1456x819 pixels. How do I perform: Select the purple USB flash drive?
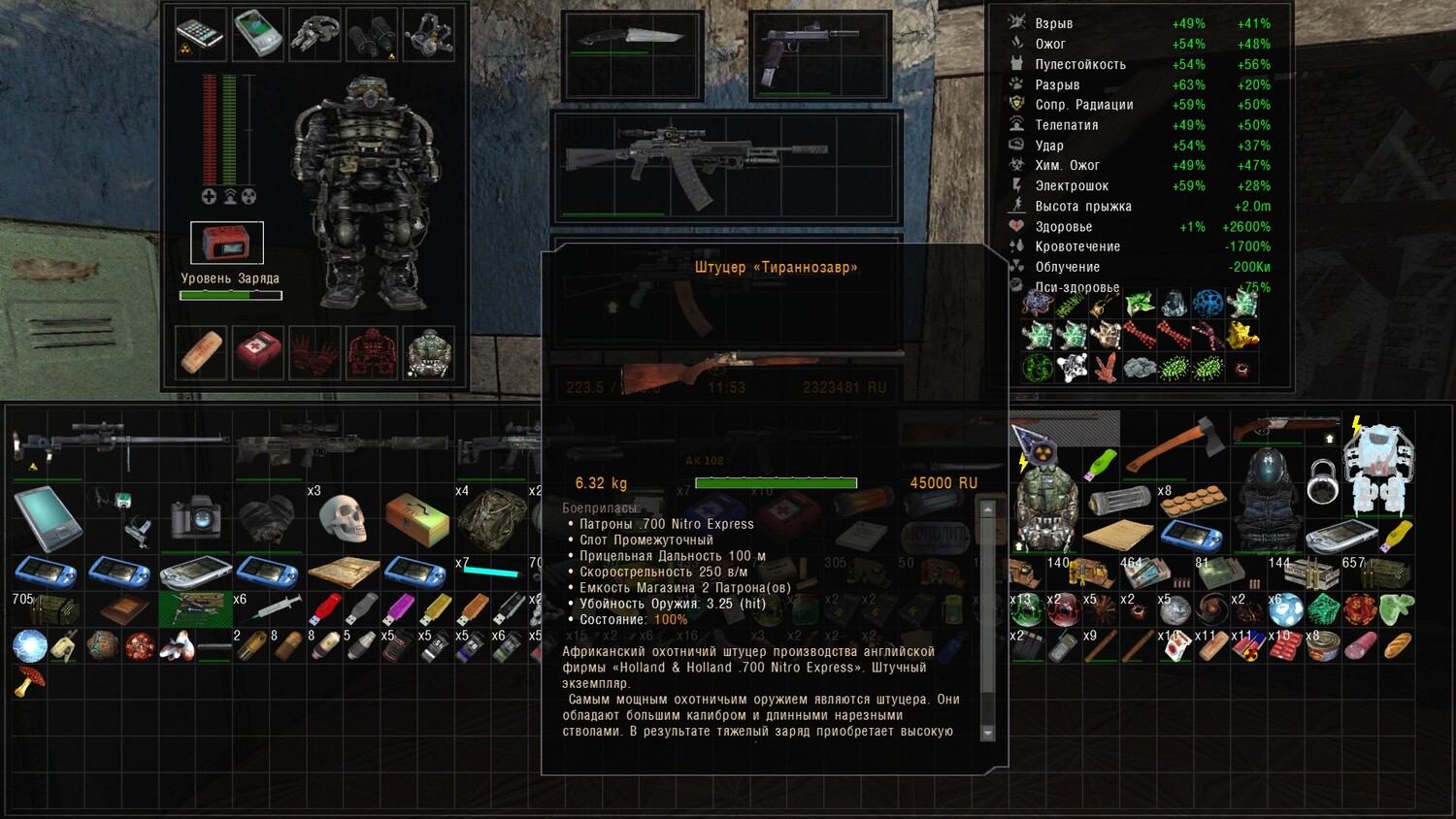click(399, 609)
